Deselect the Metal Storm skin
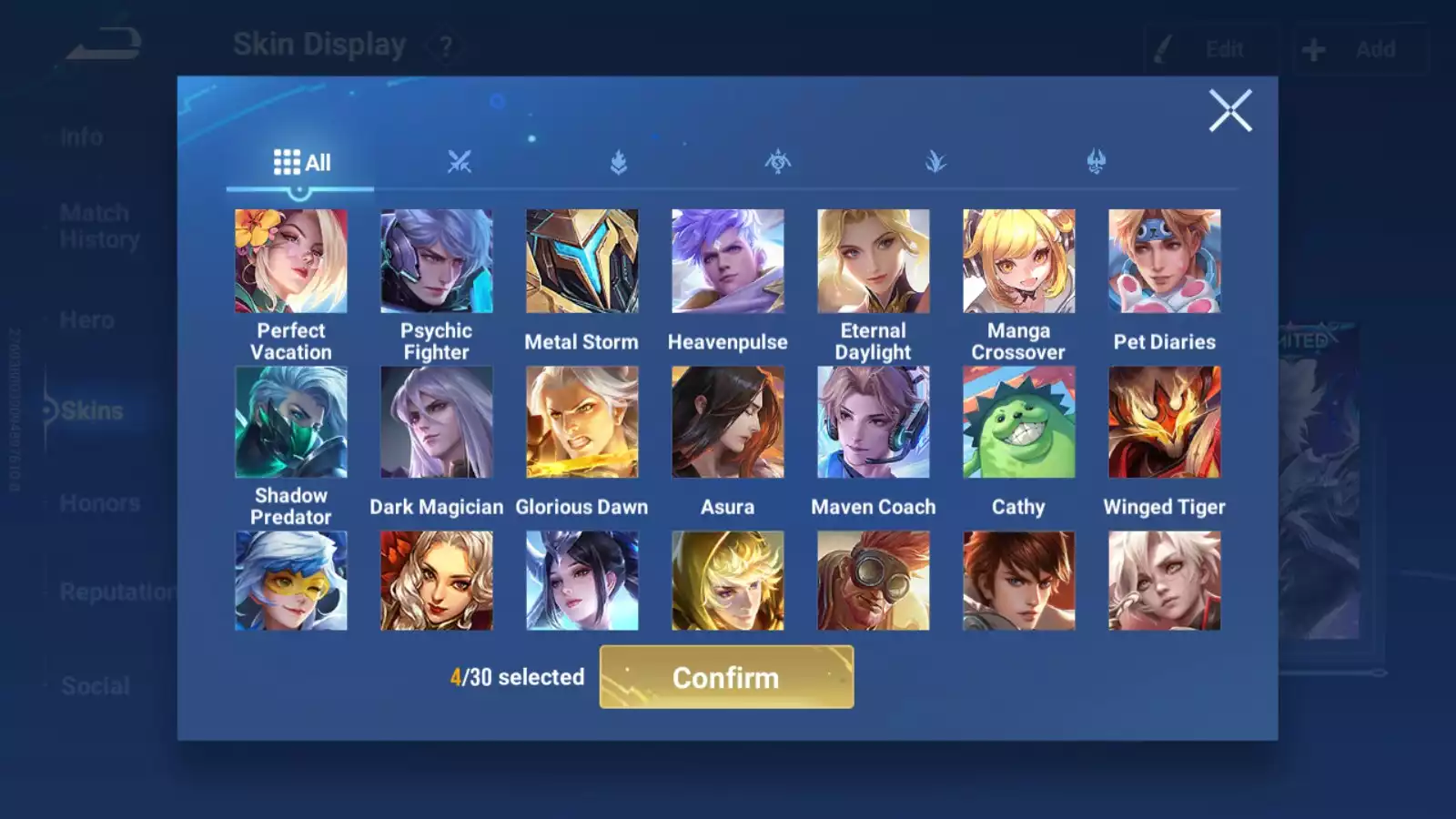Image resolution: width=1456 pixels, height=819 pixels. [x=581, y=261]
